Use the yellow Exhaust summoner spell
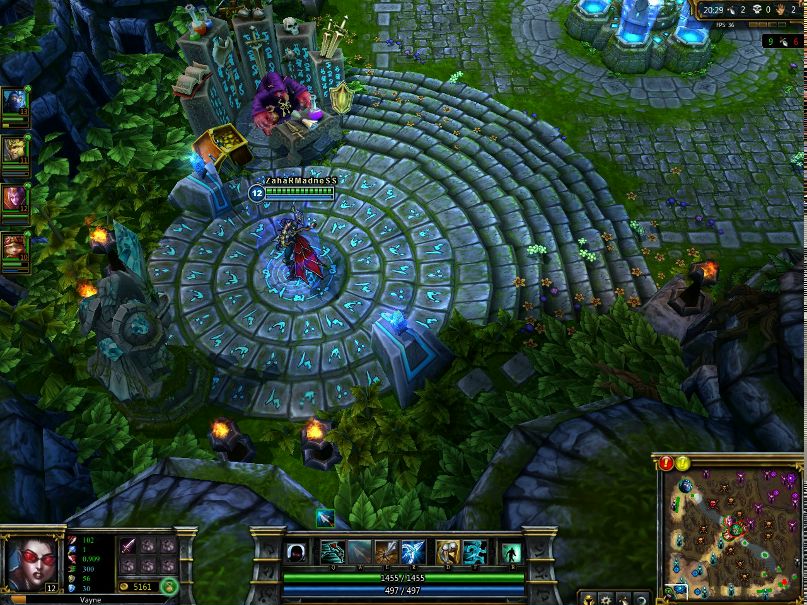 click(x=447, y=552)
